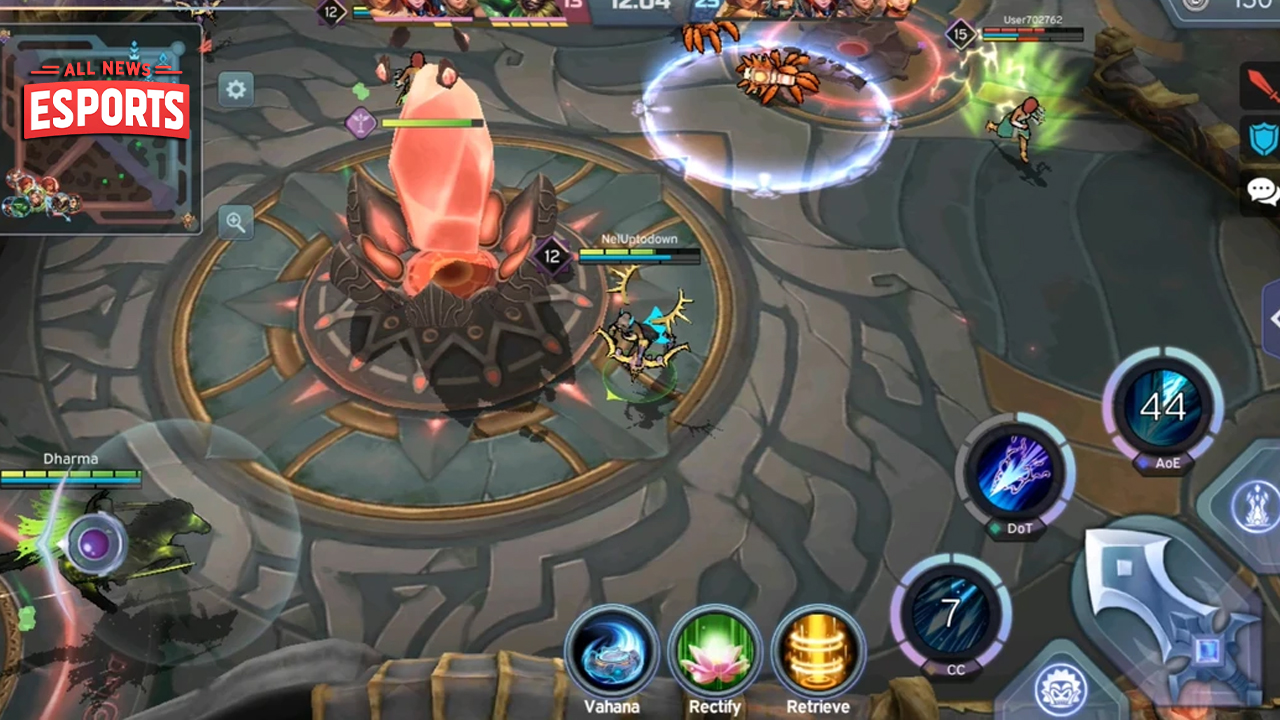Image resolution: width=1280 pixels, height=720 pixels.
Task: Open the gear settings button
Action: 236,90
